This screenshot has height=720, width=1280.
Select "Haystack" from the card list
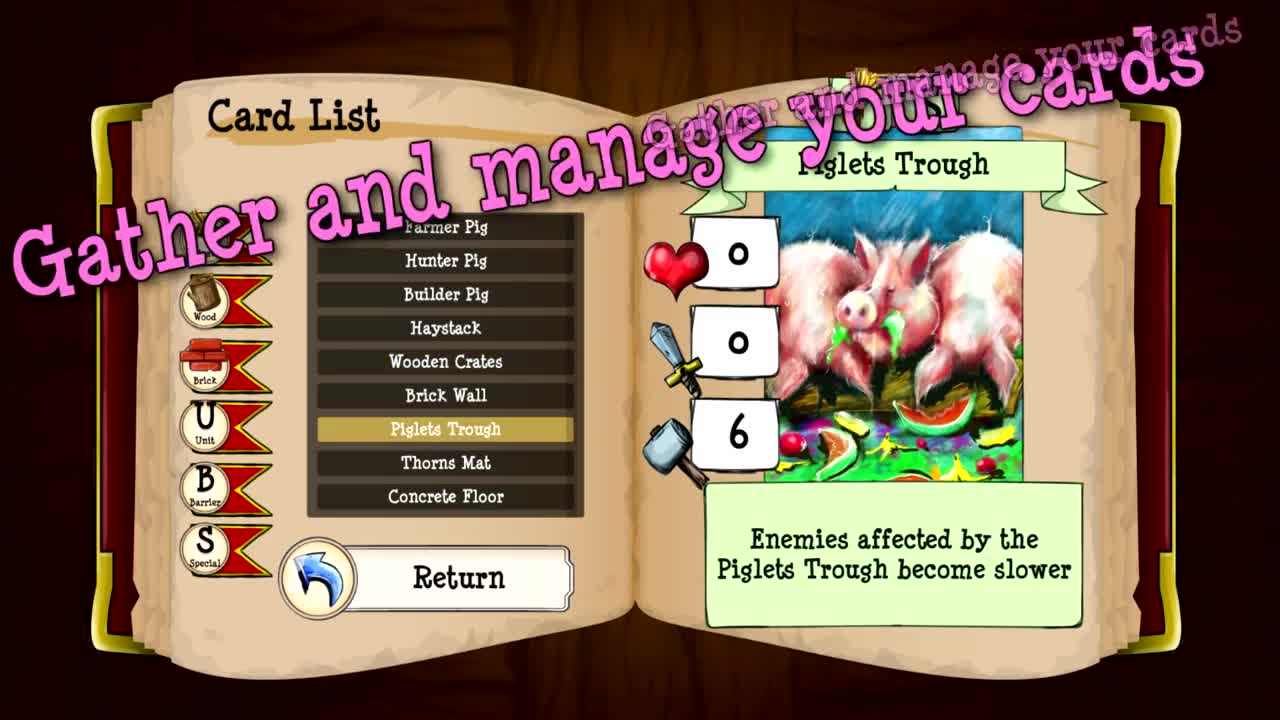pyautogui.click(x=444, y=328)
